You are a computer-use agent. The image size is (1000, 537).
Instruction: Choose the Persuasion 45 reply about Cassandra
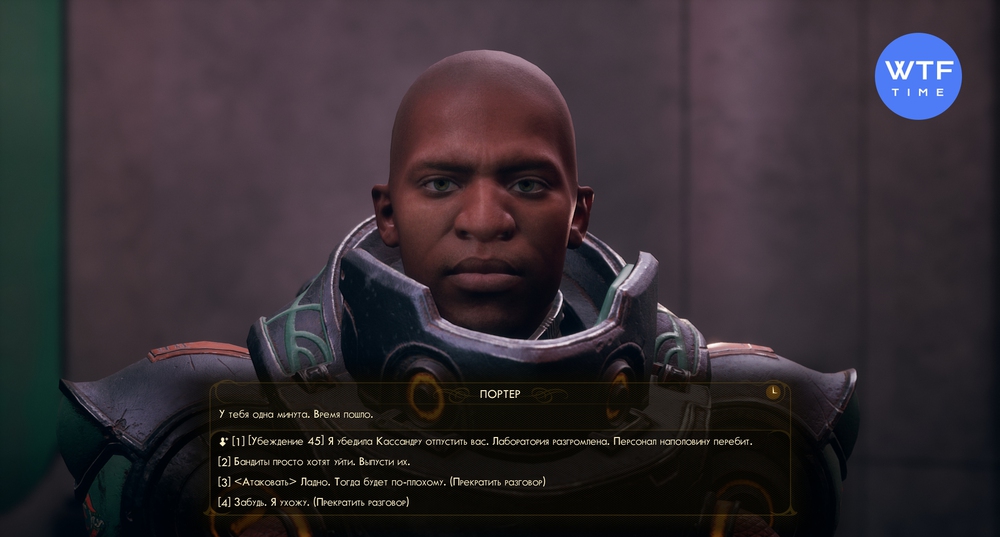pyautogui.click(x=485, y=441)
